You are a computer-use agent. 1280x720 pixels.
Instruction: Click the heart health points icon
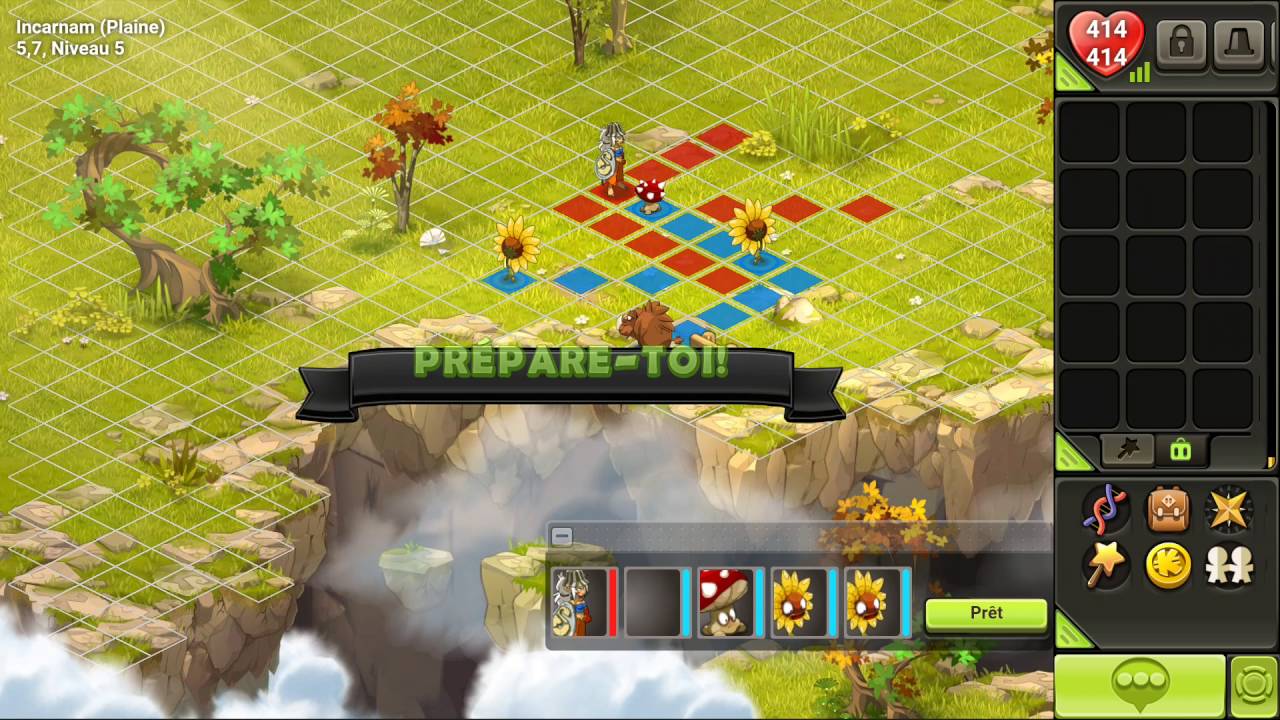(1106, 44)
